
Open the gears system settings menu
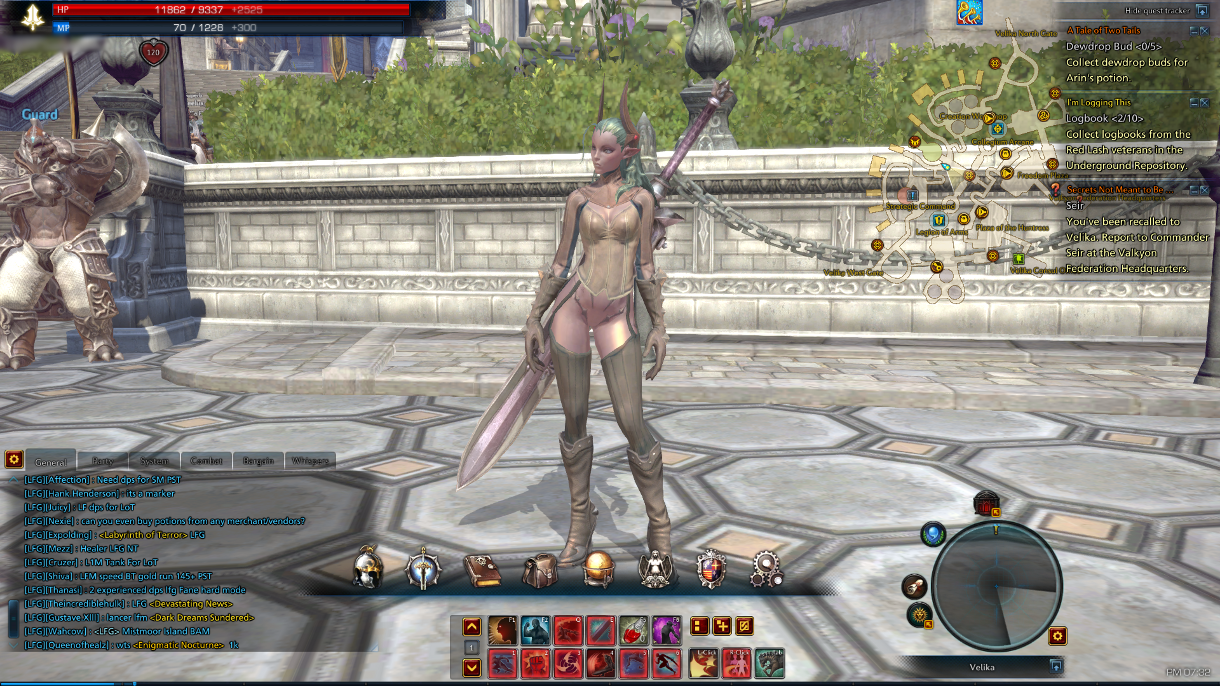767,569
